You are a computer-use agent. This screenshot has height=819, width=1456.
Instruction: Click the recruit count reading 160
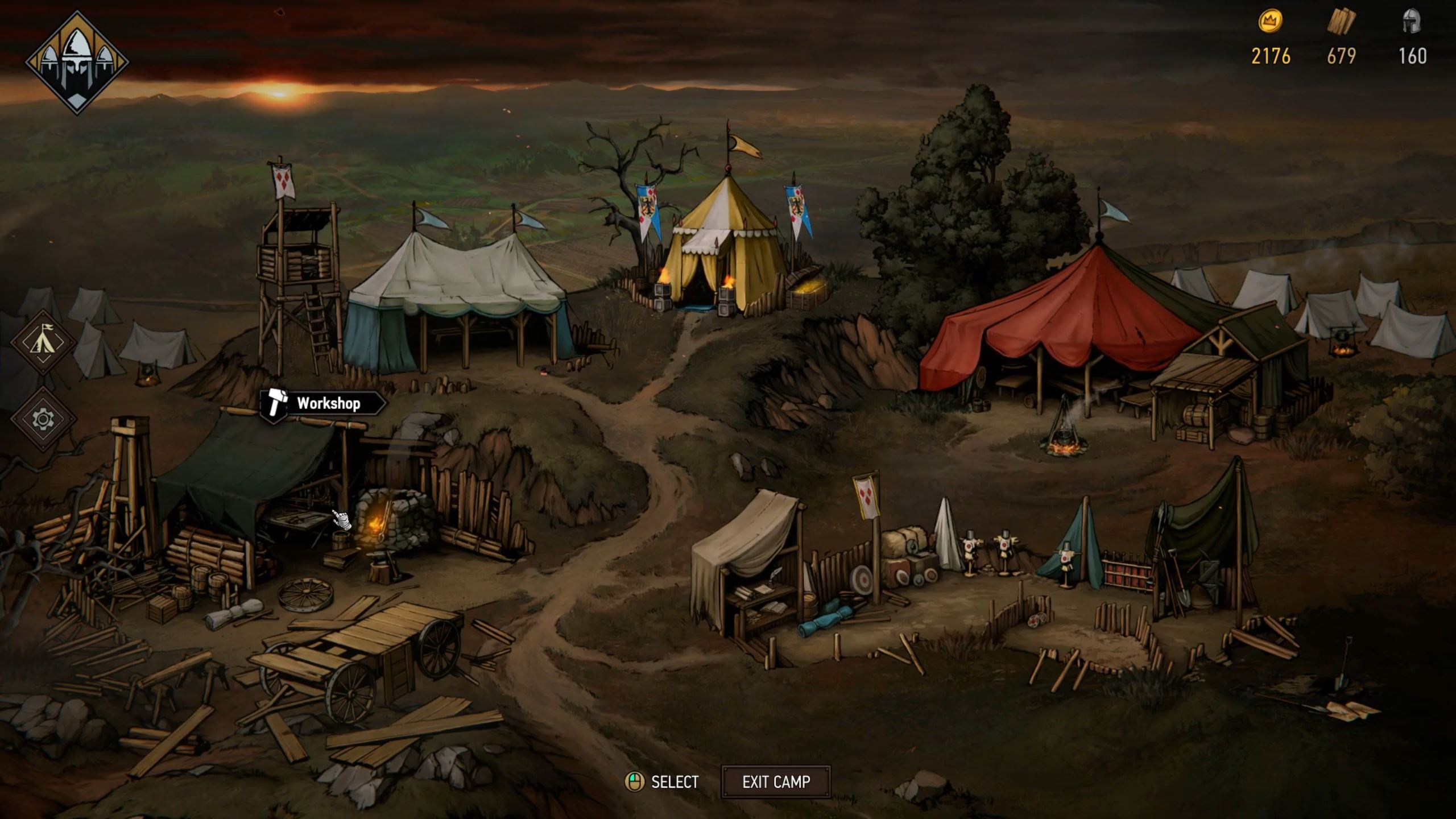click(x=1418, y=57)
